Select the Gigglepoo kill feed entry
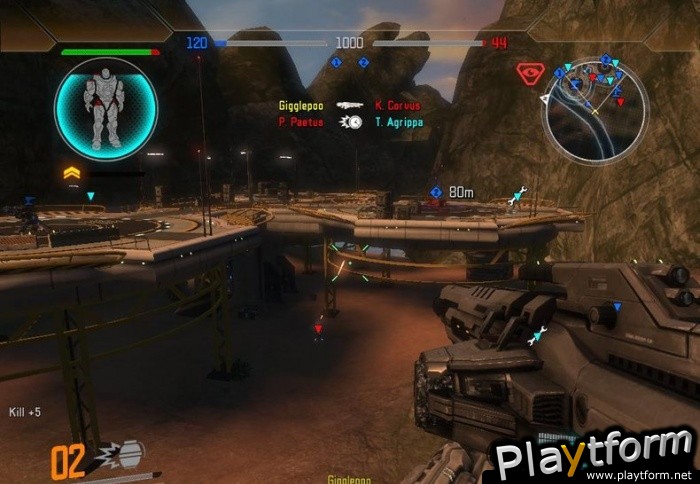This screenshot has width=700, height=484. (301, 105)
